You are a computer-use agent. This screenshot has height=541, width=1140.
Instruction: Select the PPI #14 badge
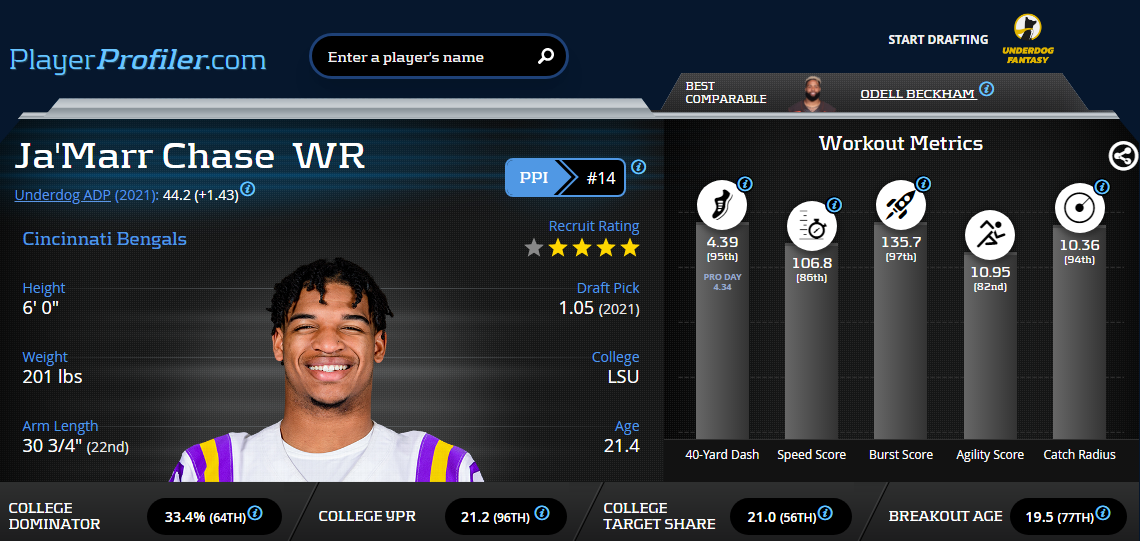pyautogui.click(x=565, y=179)
